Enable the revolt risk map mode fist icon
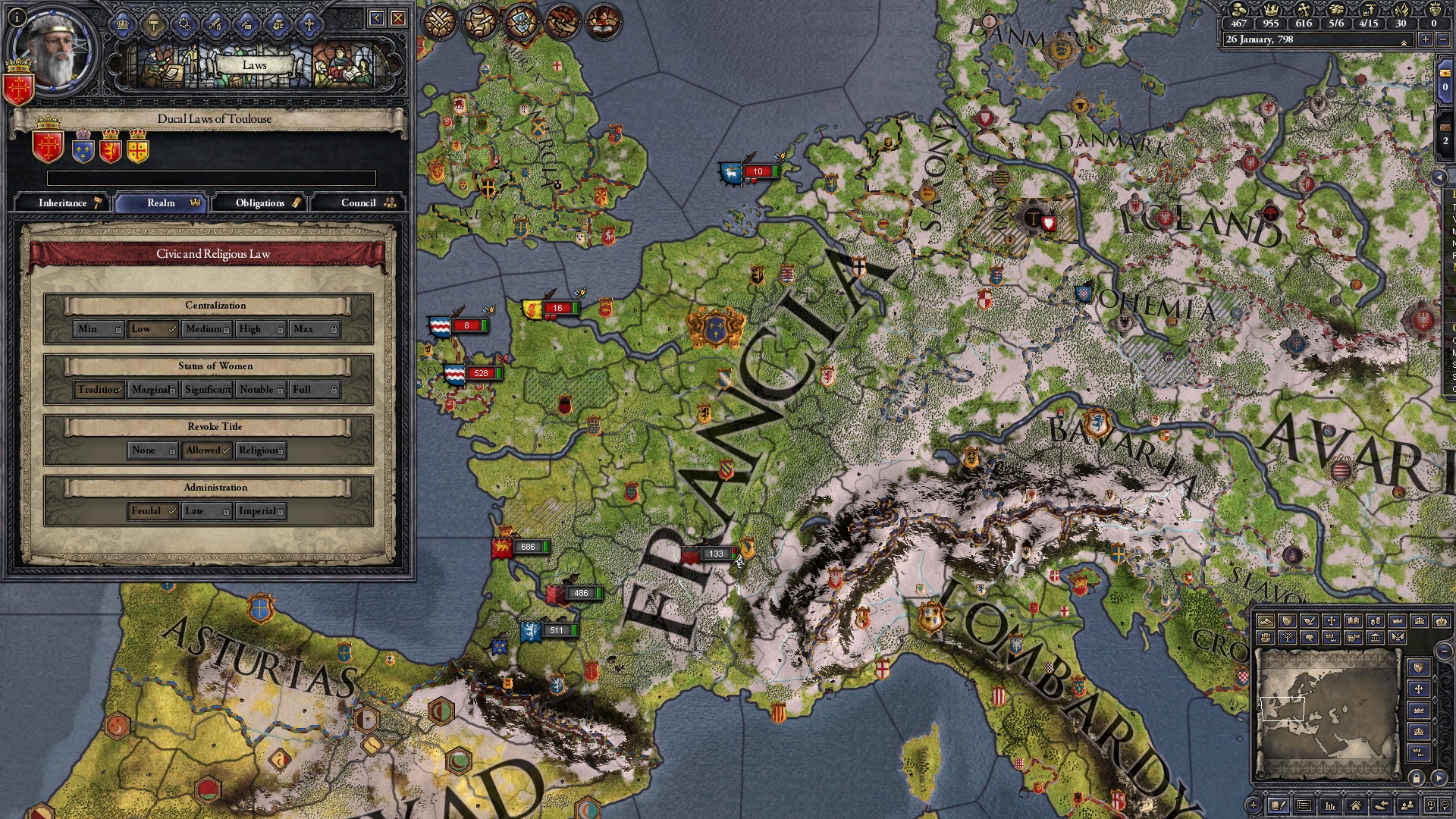Screen dimensions: 1456x819 pos(1266,638)
